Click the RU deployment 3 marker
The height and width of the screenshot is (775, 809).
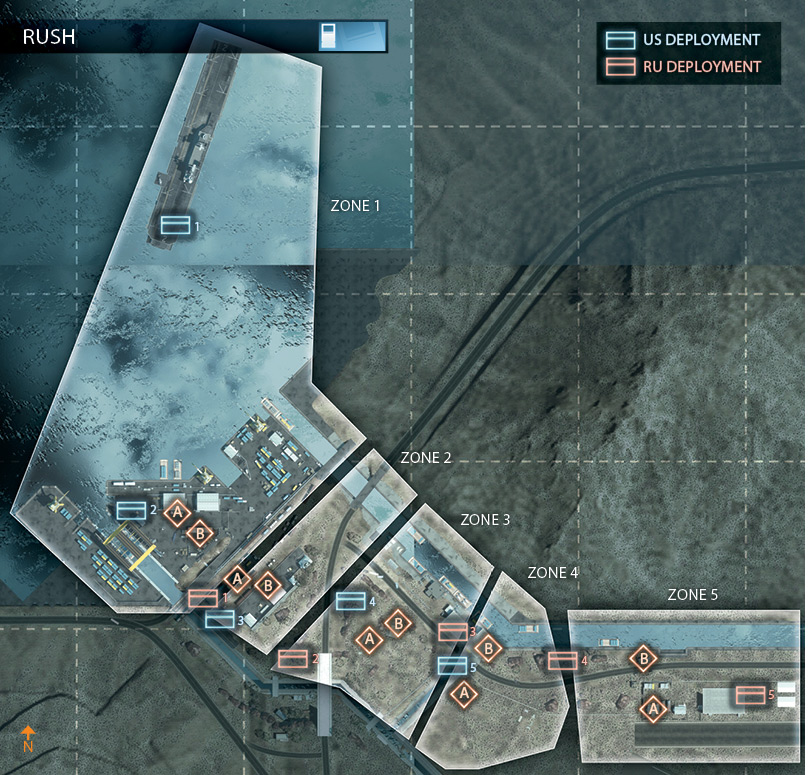click(x=452, y=632)
